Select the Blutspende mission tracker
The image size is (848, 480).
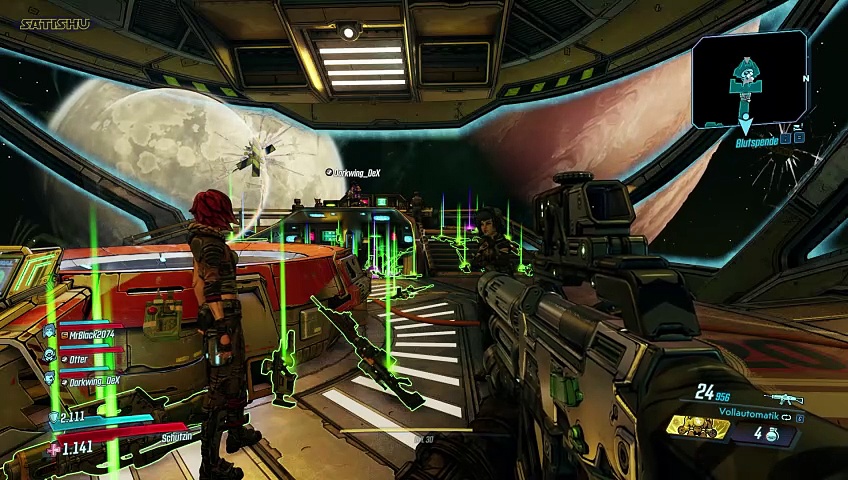tap(756, 143)
